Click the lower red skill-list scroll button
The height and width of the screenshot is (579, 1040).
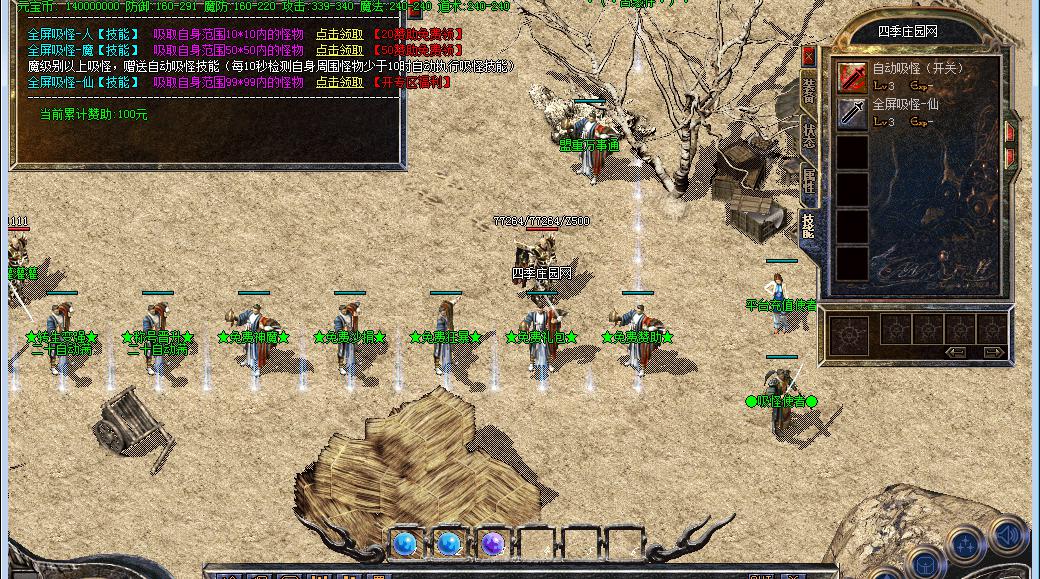1011,157
